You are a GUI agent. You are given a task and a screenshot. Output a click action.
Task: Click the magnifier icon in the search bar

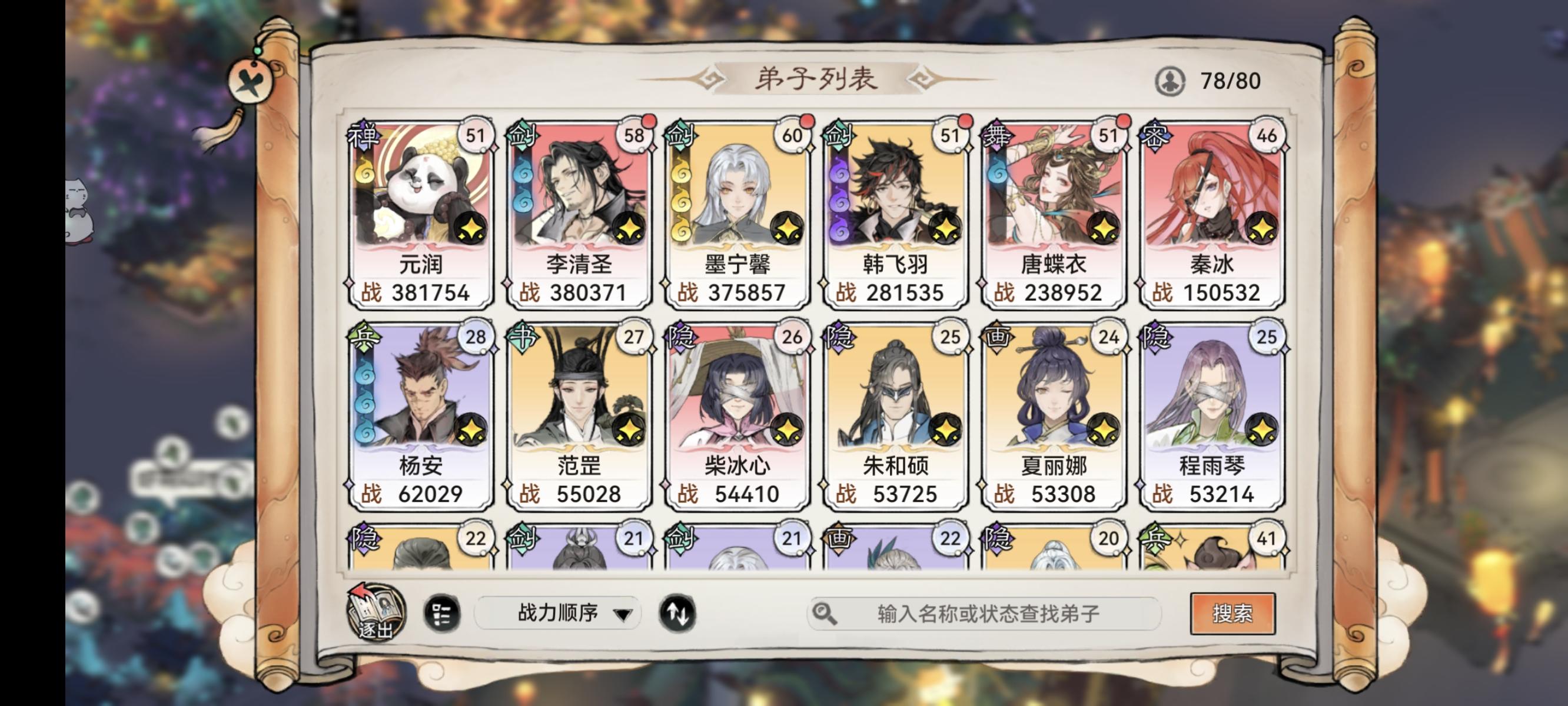pos(826,612)
